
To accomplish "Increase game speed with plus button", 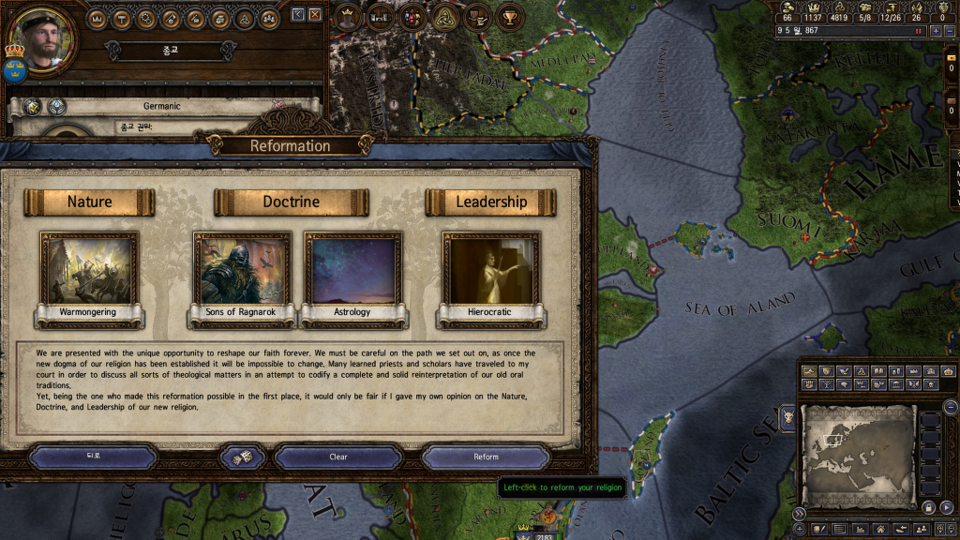I will 934,31.
